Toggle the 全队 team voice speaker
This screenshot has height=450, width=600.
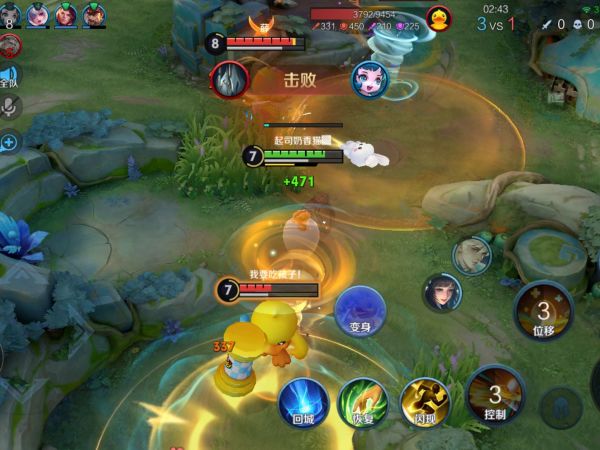coord(10,76)
